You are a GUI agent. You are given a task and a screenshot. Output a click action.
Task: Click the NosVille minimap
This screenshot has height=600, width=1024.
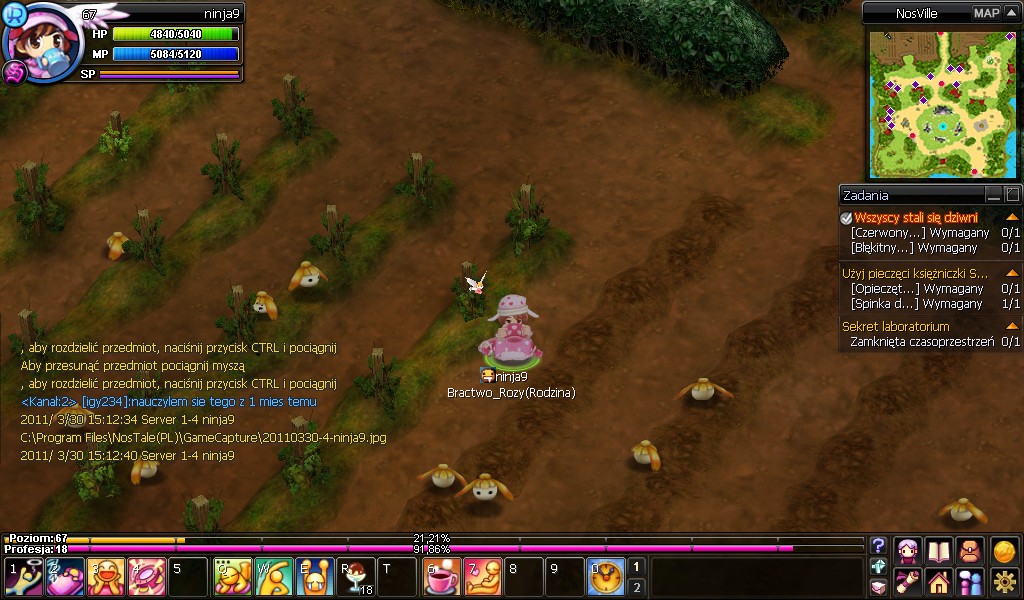[940, 103]
